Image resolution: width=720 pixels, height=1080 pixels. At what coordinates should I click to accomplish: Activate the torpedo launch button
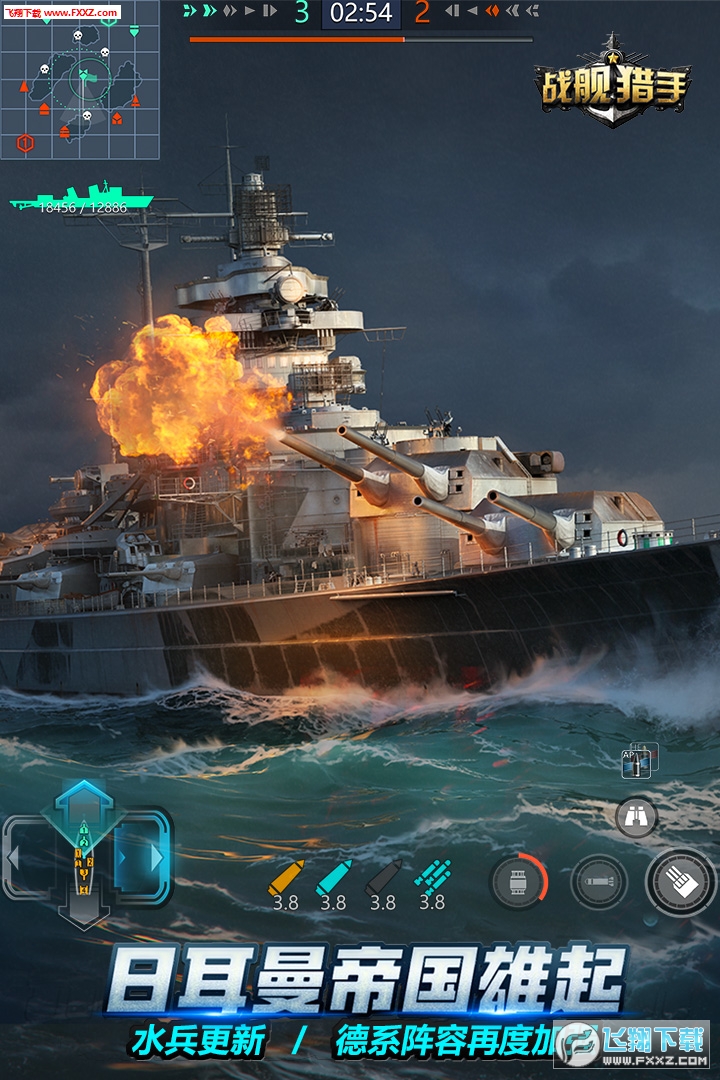pyautogui.click(x=599, y=882)
